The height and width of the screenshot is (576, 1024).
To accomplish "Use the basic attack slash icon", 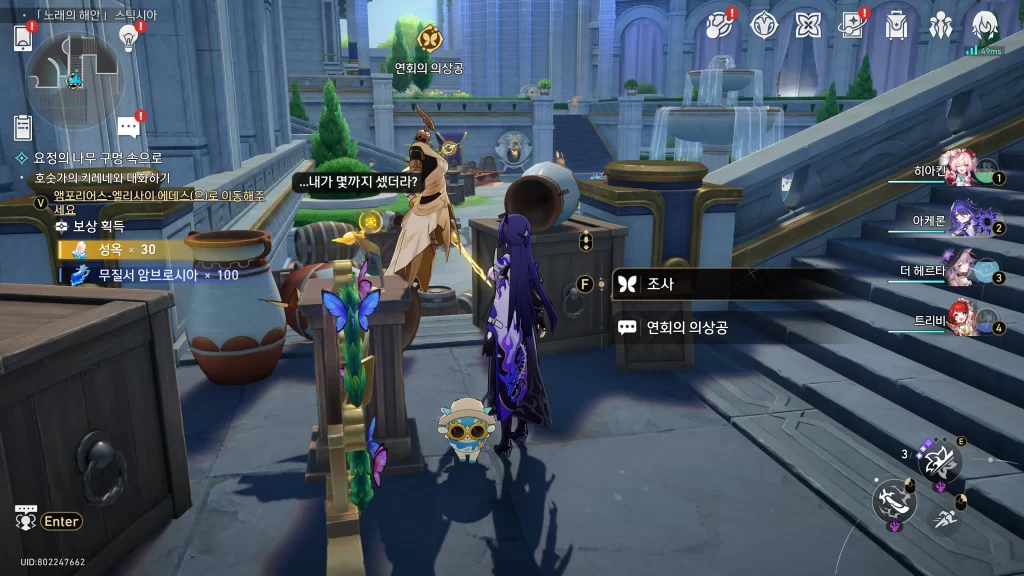I will point(893,501).
